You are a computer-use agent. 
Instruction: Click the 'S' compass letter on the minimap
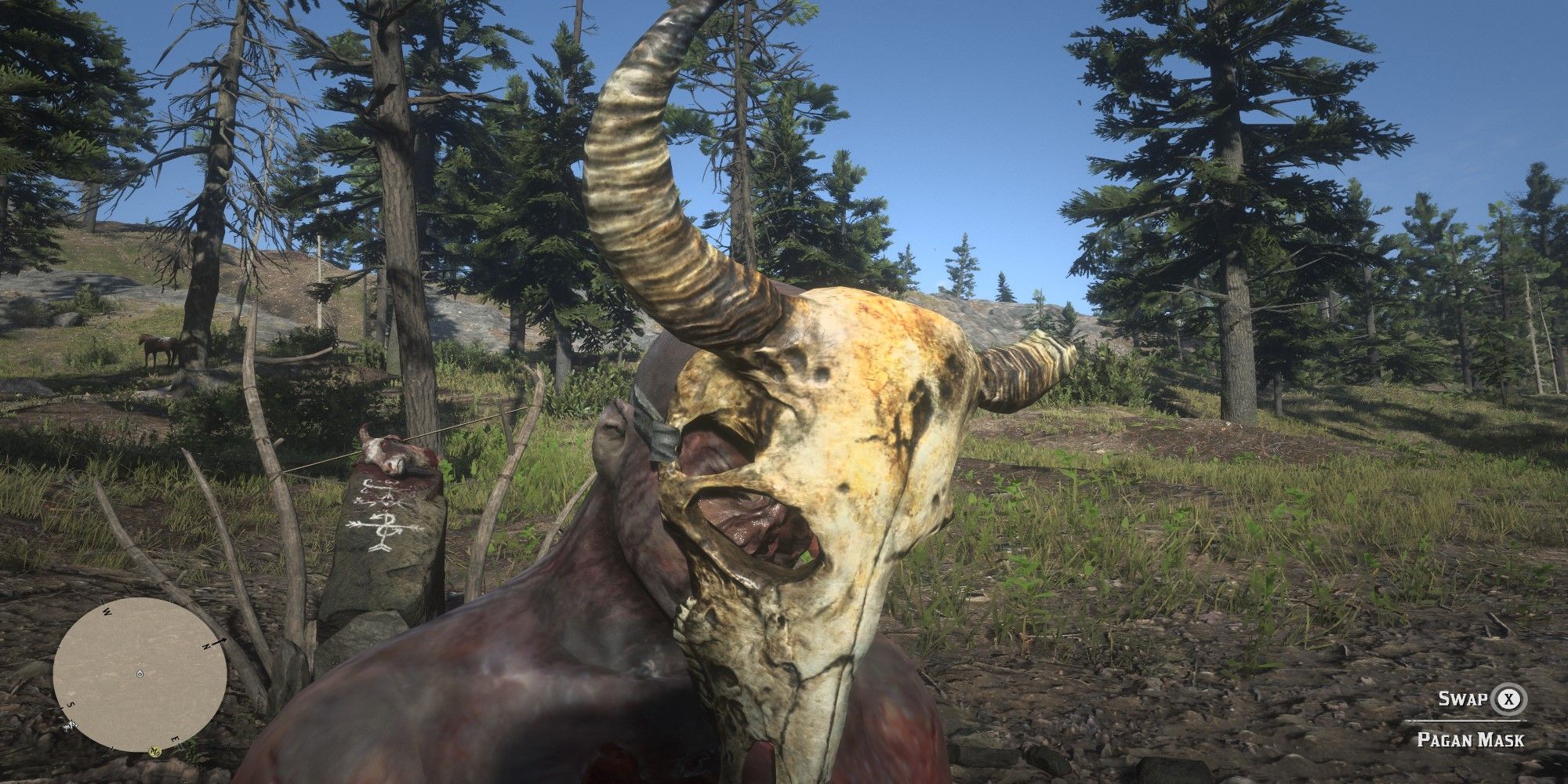click(71, 705)
